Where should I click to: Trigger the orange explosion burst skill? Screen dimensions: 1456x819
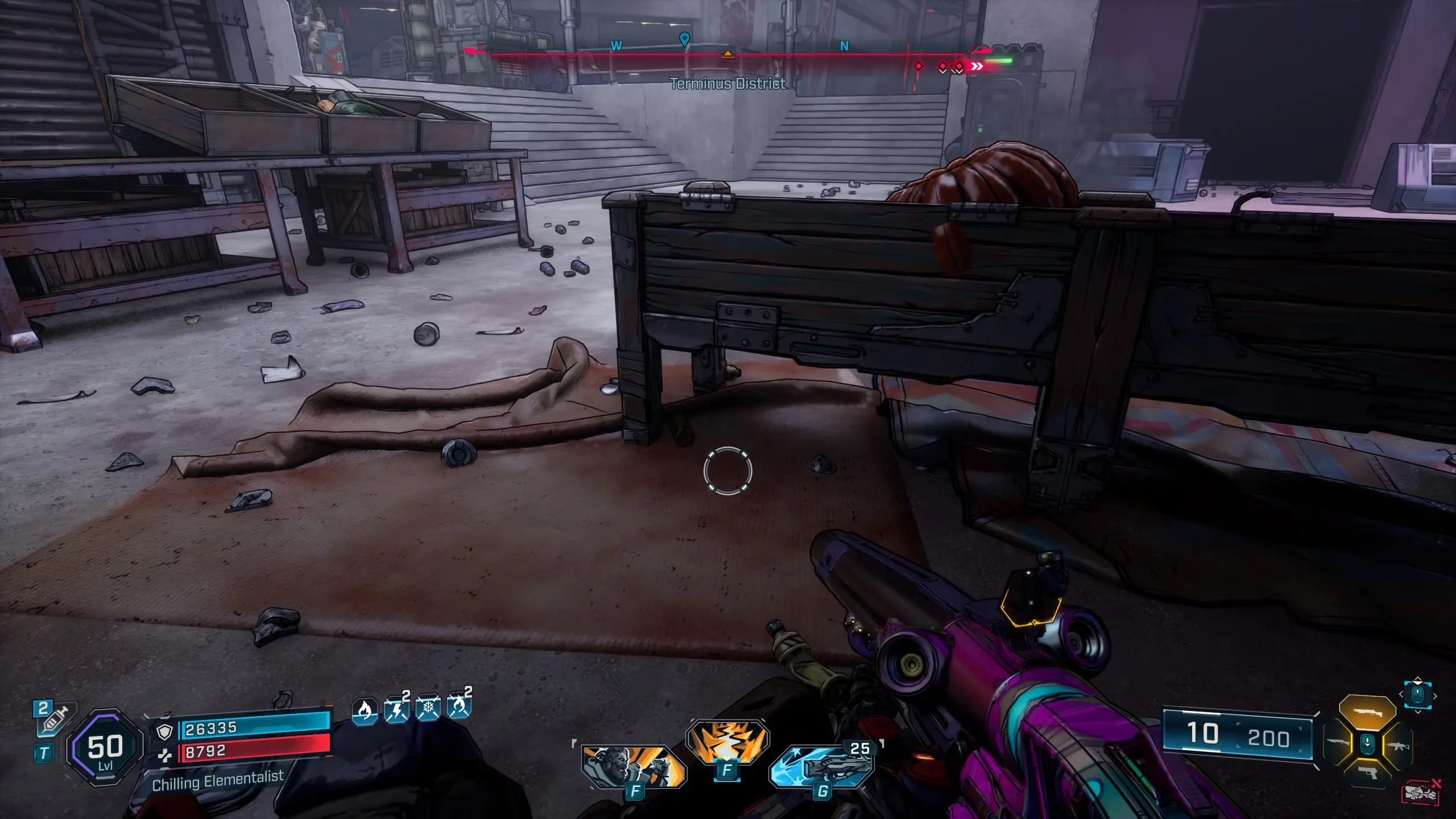[x=727, y=742]
